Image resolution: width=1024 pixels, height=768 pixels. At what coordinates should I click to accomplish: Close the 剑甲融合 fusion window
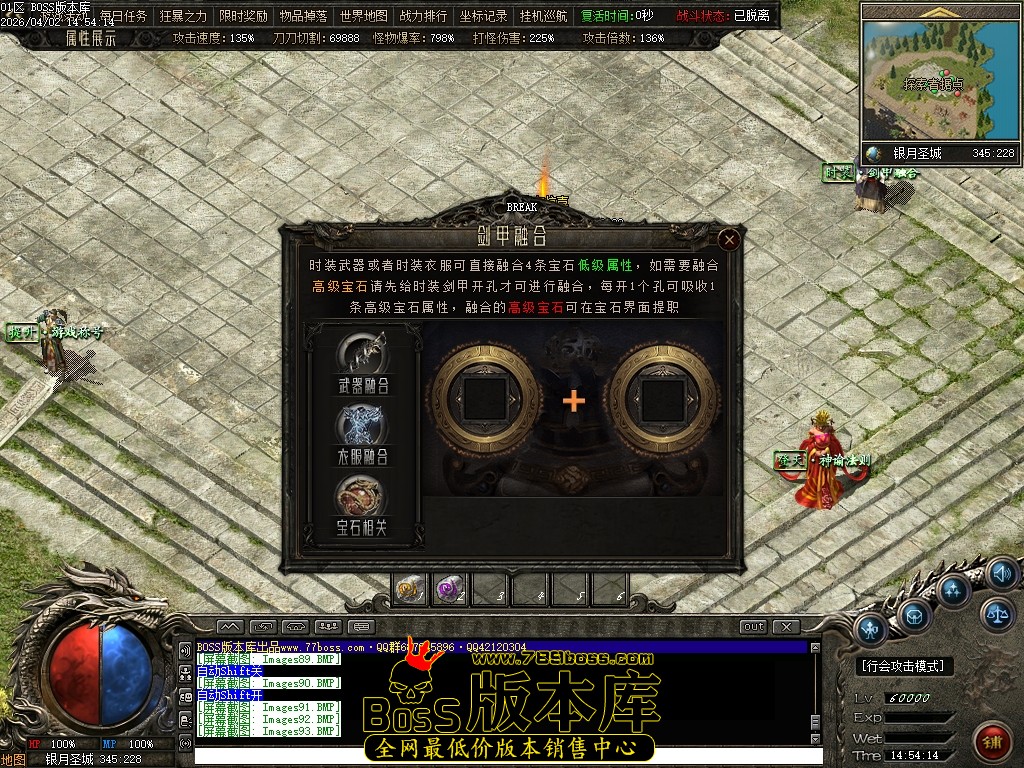click(729, 240)
